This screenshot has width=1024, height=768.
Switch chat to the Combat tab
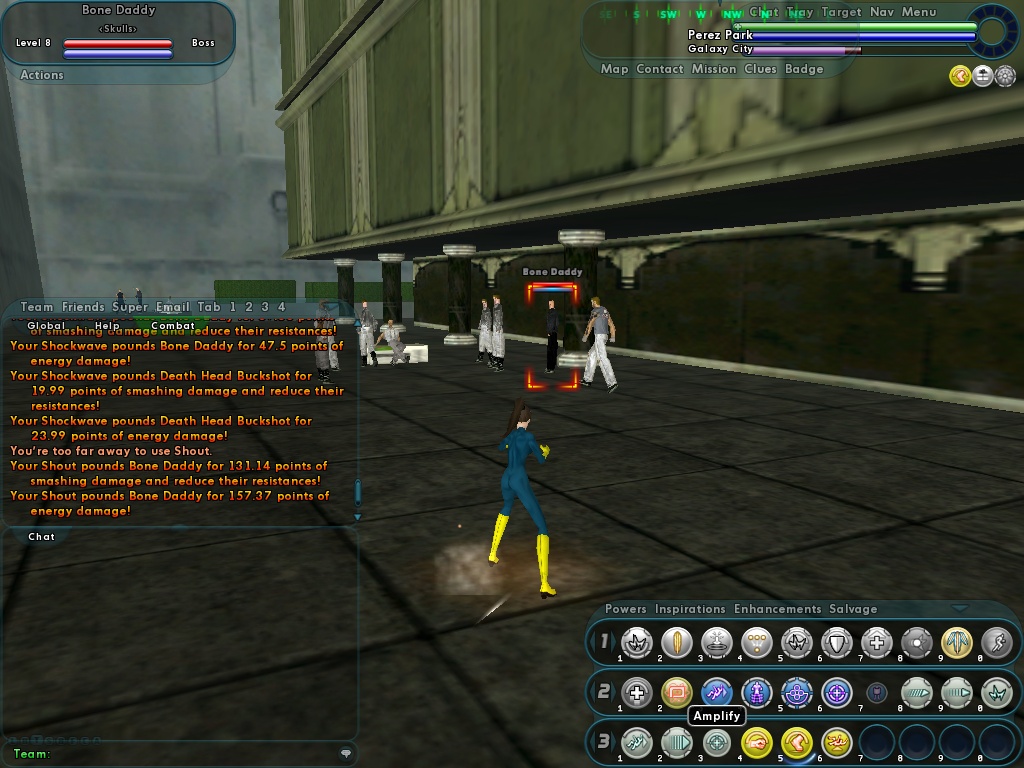click(x=173, y=326)
